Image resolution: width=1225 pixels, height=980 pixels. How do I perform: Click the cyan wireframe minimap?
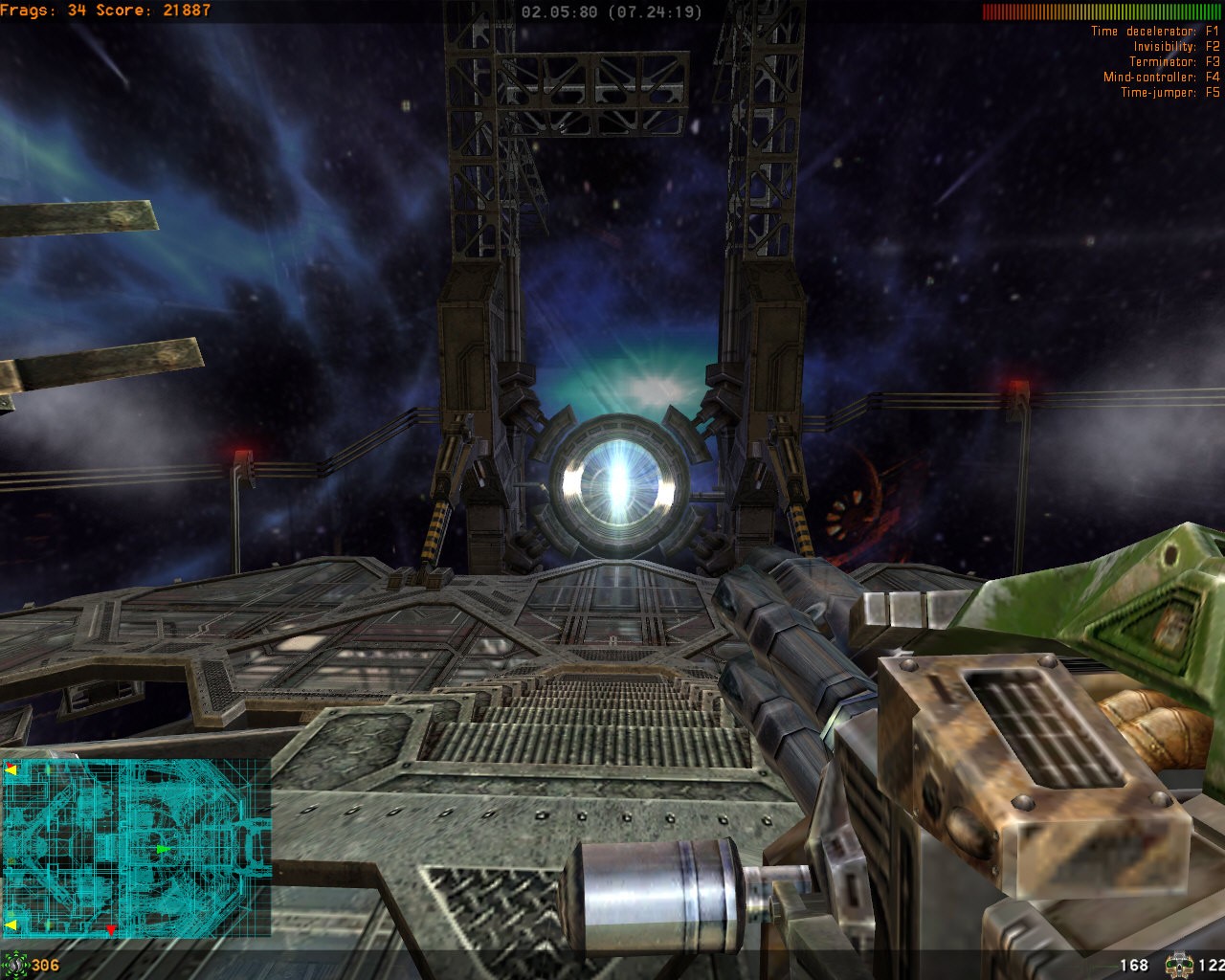point(136,848)
